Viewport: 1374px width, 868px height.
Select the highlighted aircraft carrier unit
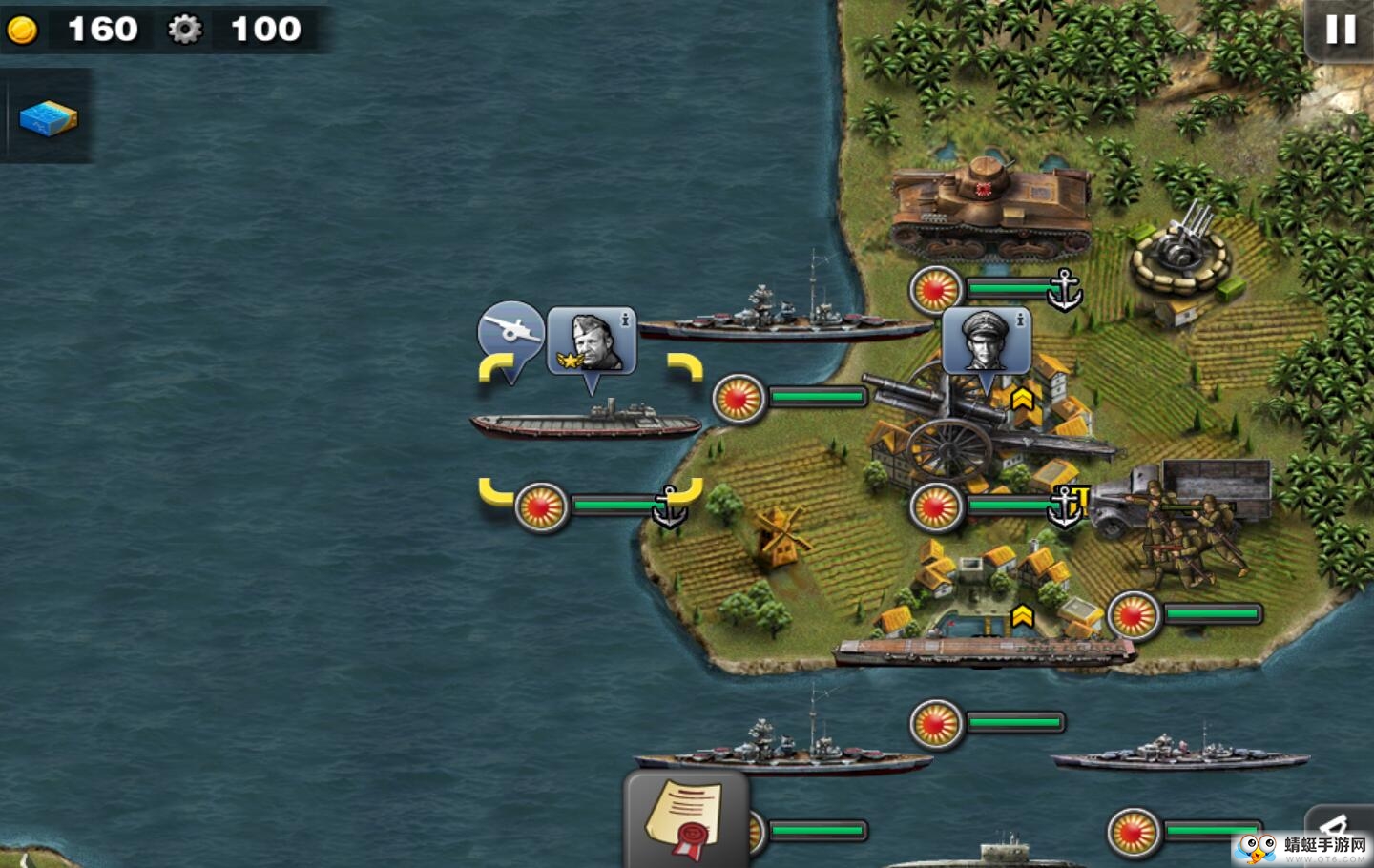click(x=587, y=423)
